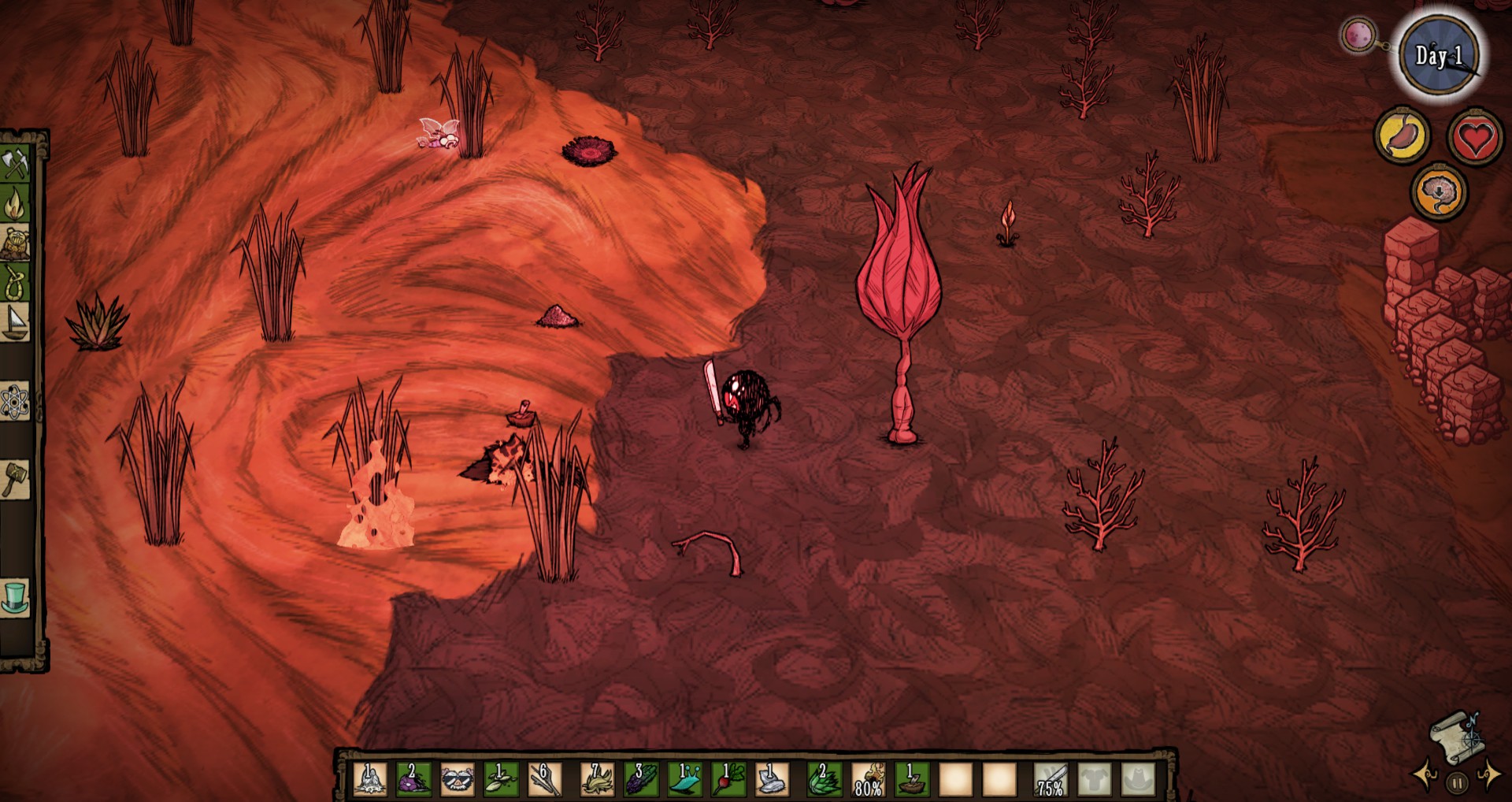Open the Science atom crafting tab
The image size is (1512, 802).
pos(15,403)
